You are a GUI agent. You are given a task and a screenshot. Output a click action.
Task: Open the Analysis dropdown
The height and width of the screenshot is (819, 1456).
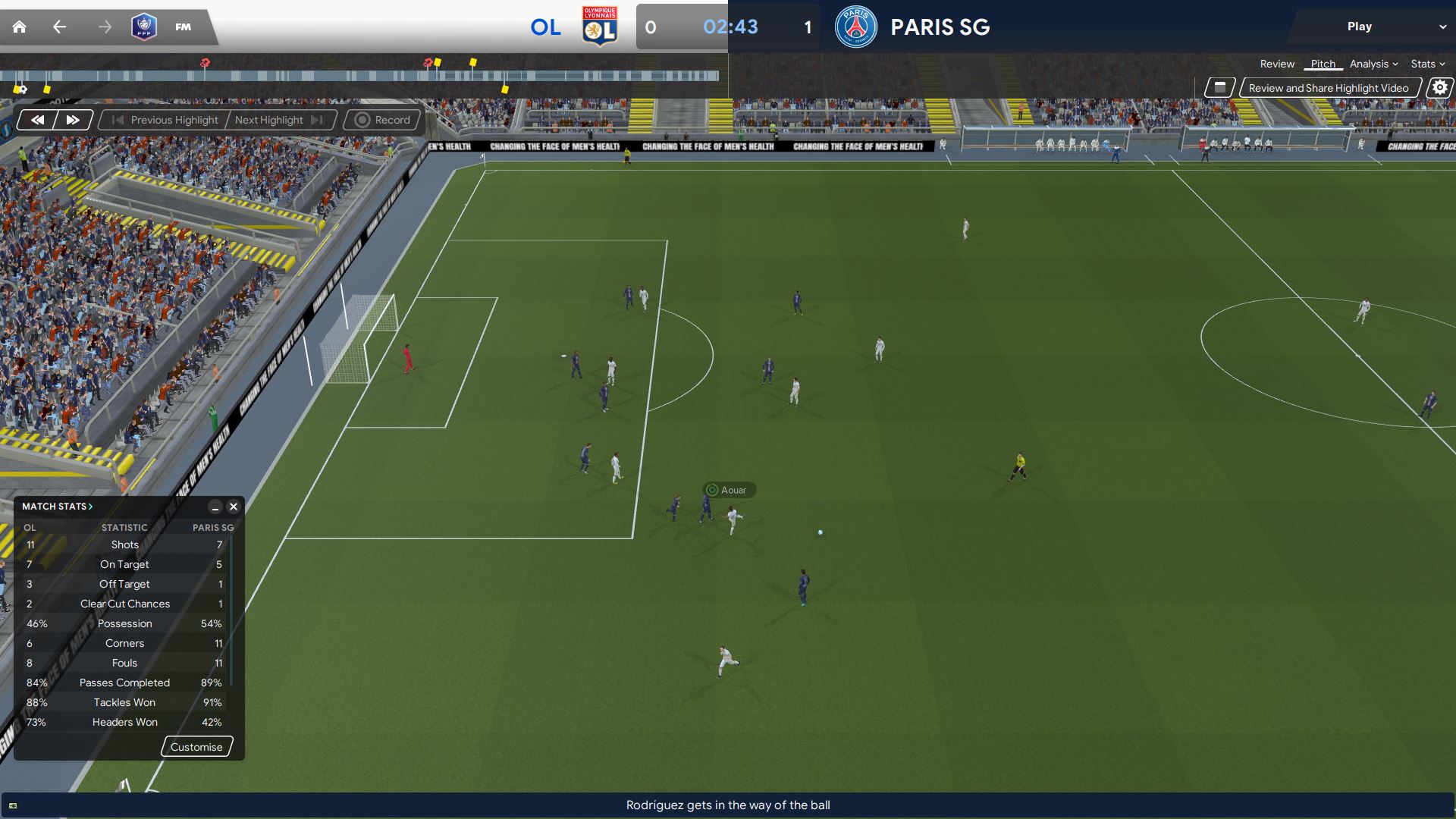1373,64
